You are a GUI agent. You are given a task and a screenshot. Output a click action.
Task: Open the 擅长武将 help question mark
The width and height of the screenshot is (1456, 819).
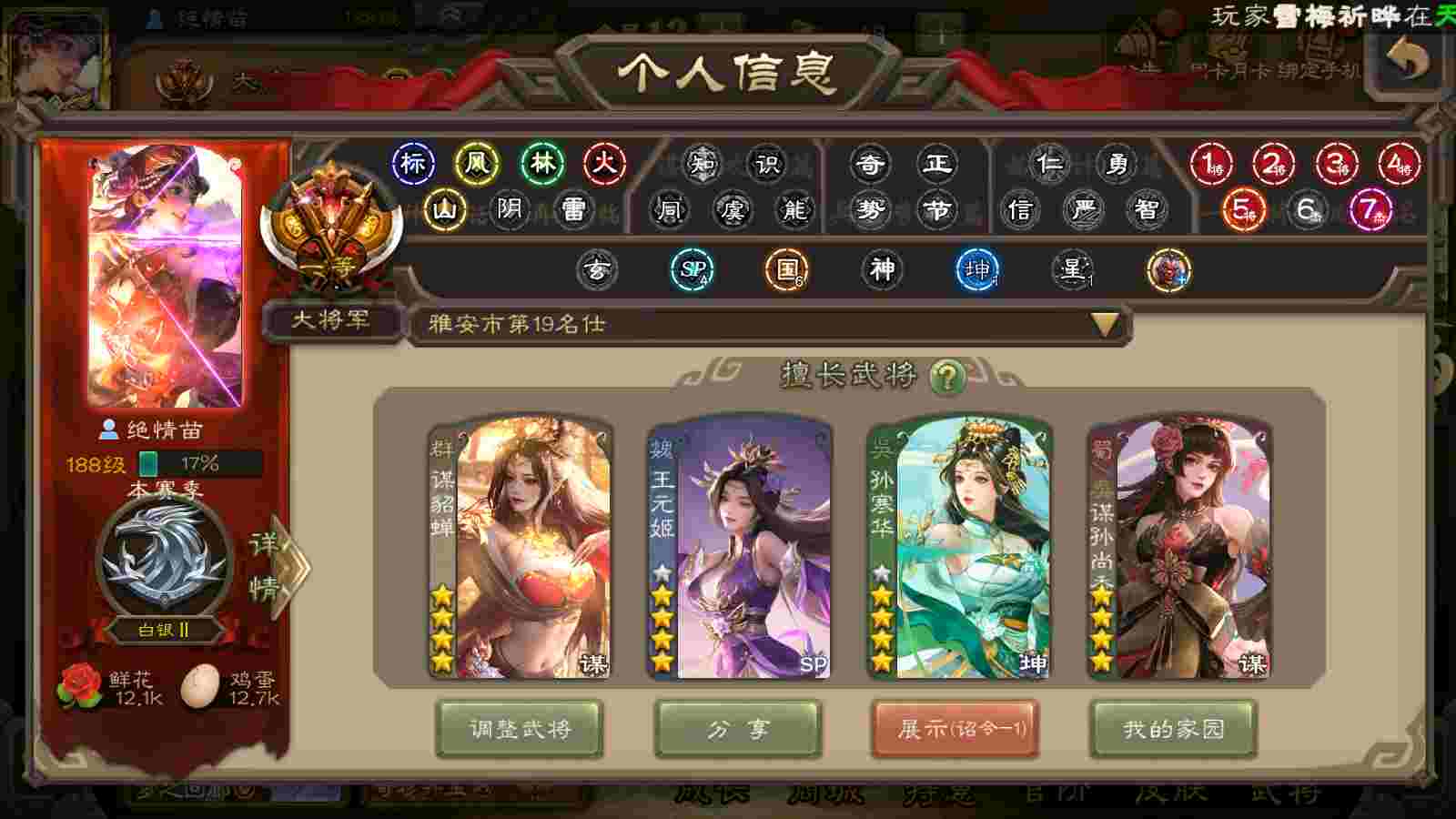coord(947,376)
